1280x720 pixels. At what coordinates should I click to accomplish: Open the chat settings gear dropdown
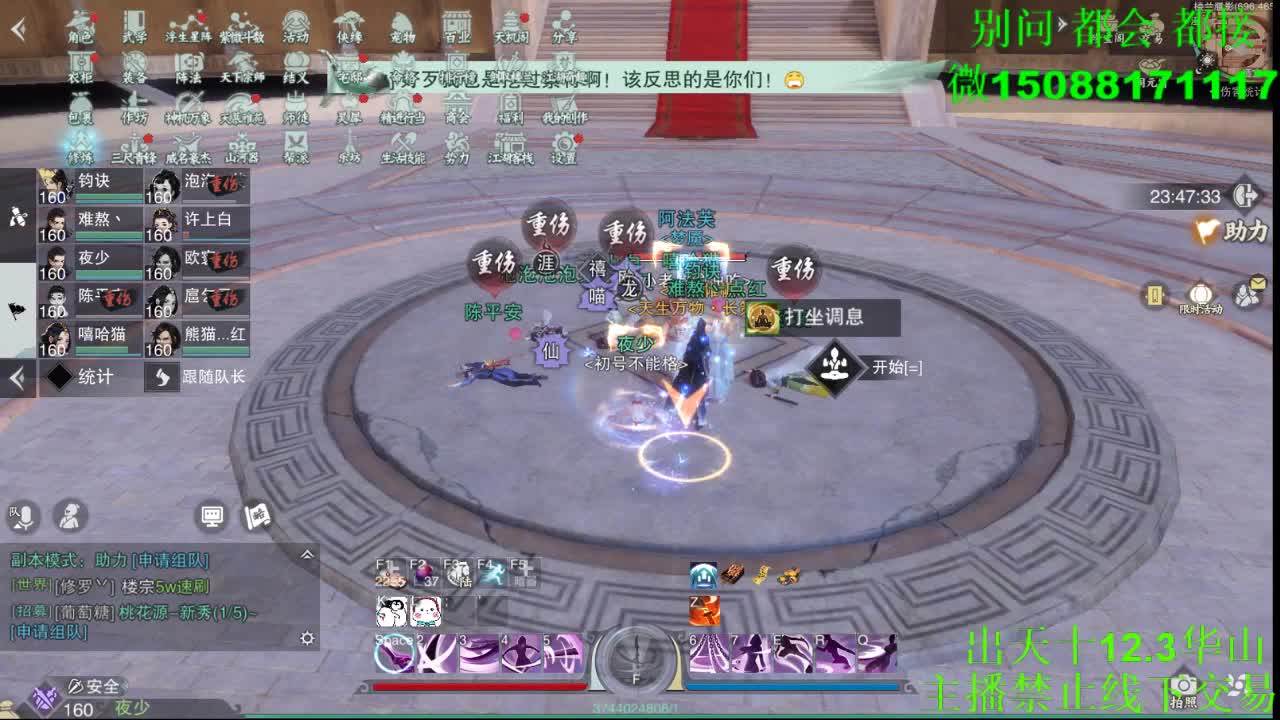click(308, 636)
